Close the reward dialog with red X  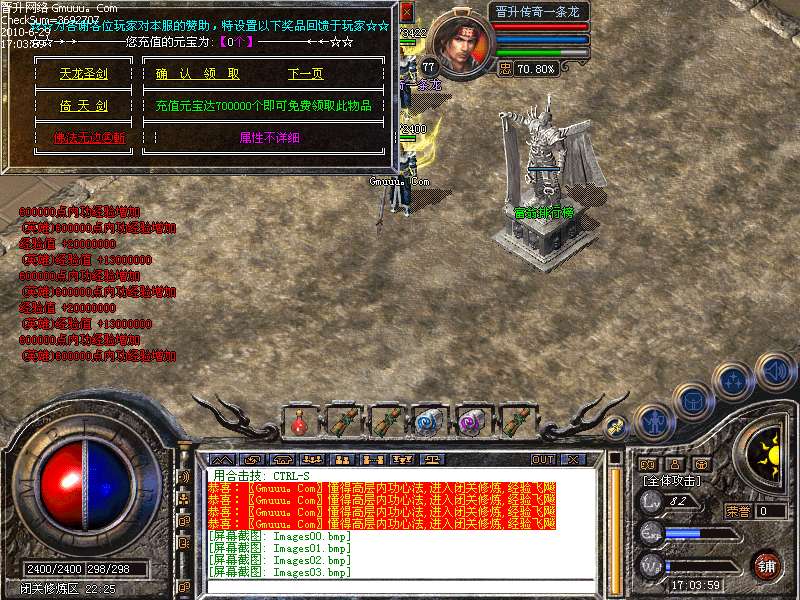[406, 12]
